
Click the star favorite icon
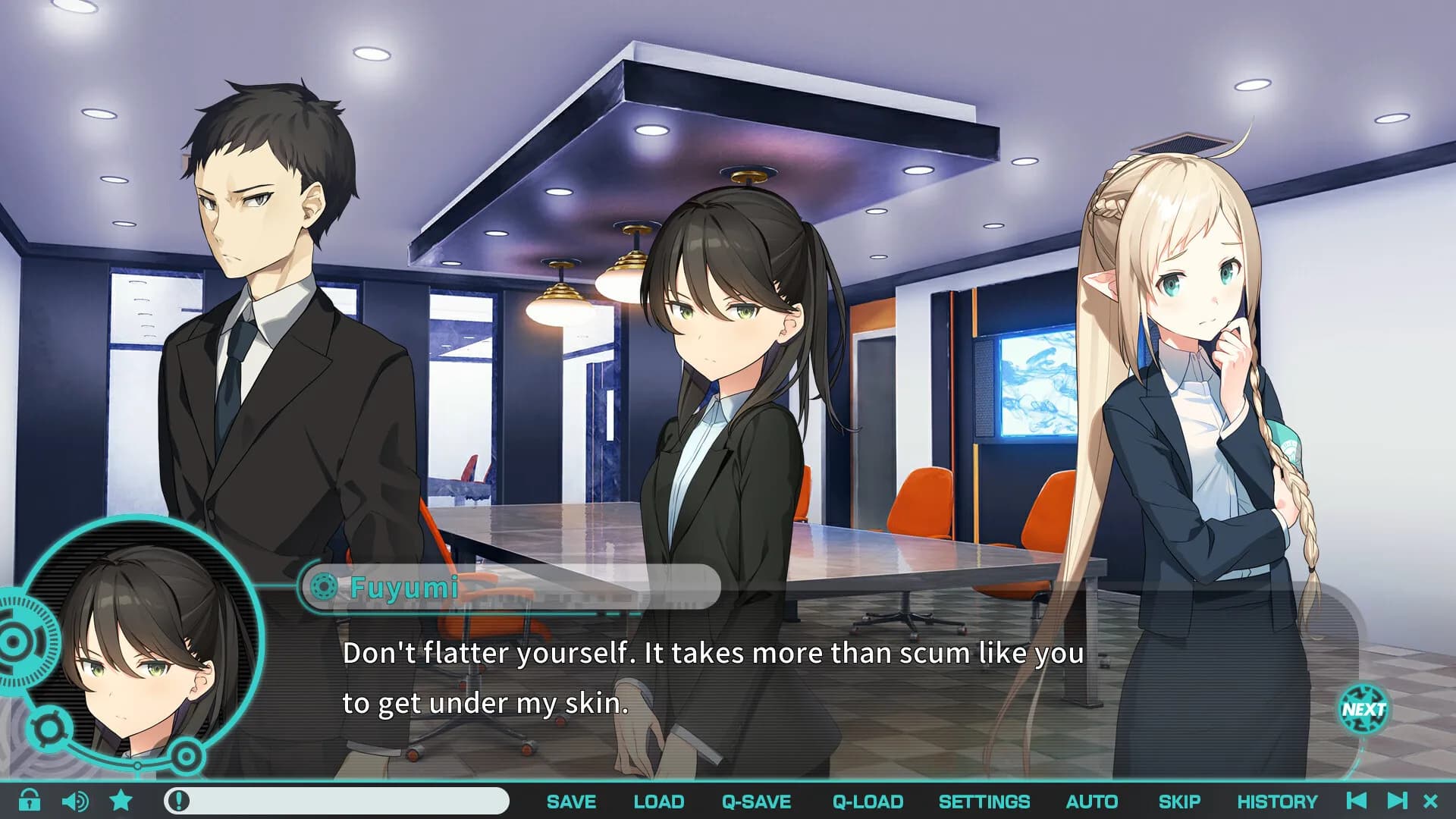pos(121,800)
